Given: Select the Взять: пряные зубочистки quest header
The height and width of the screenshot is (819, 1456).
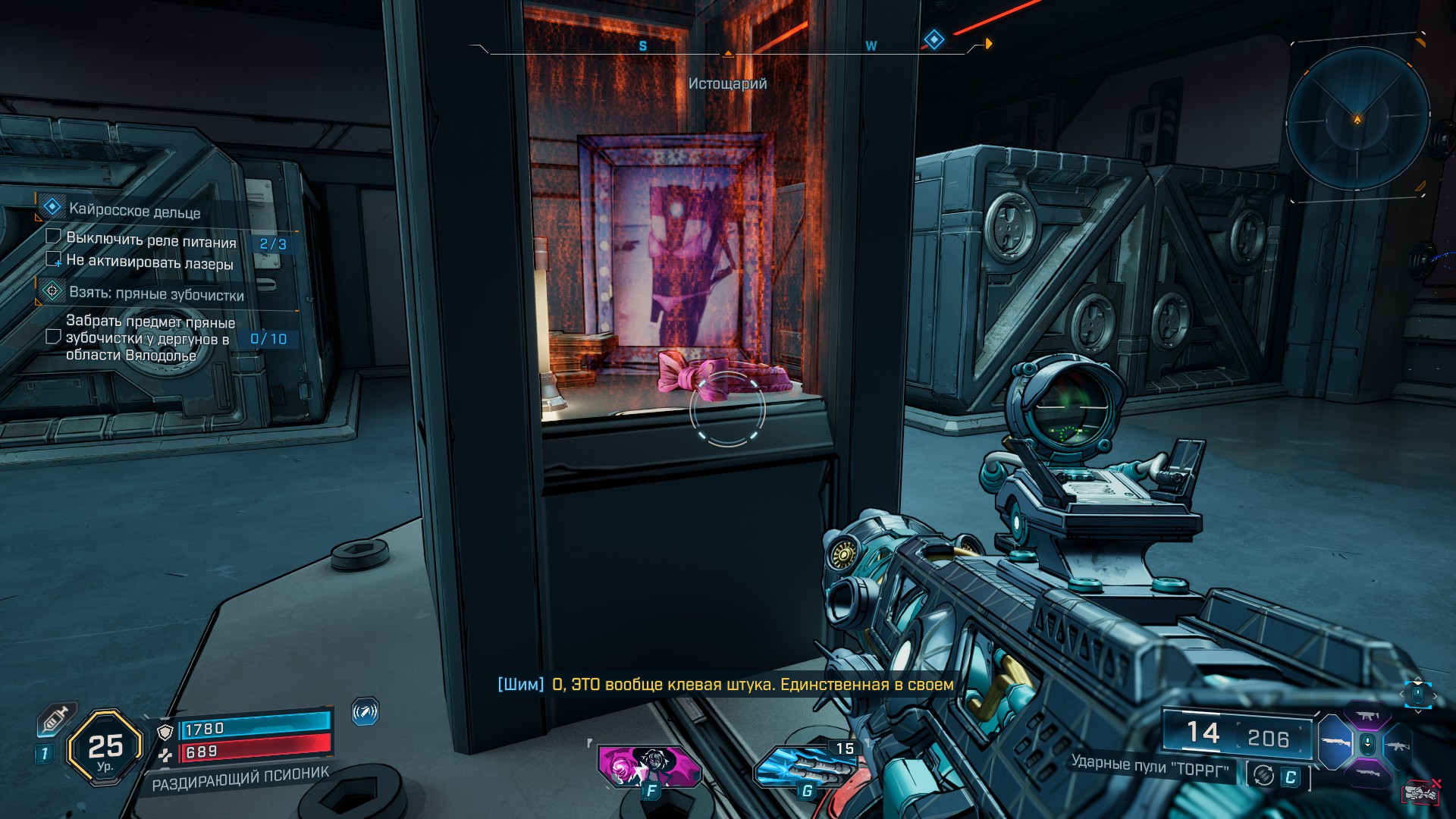Looking at the screenshot, I should click(x=155, y=293).
